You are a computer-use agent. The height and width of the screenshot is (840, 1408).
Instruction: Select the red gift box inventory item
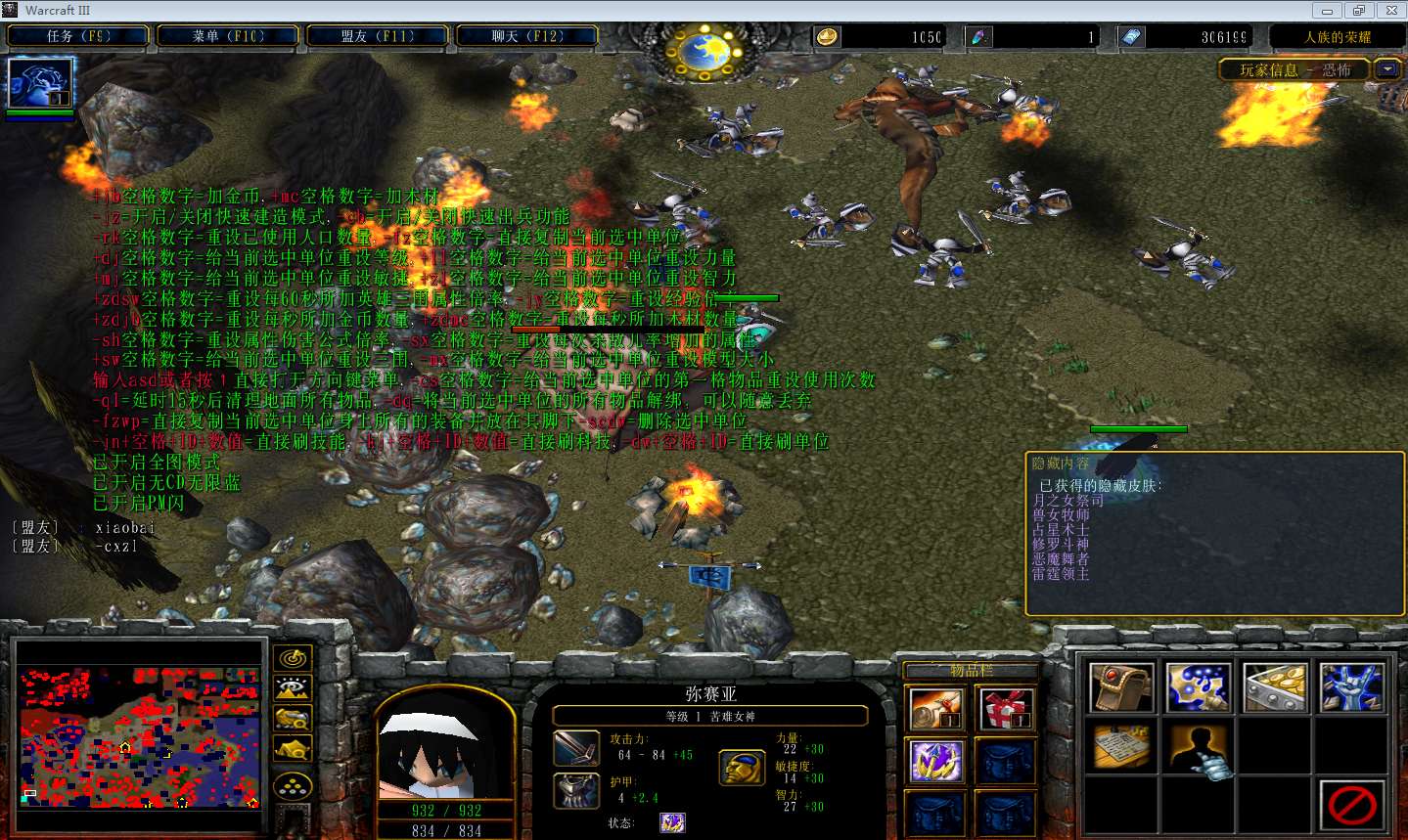1006,709
